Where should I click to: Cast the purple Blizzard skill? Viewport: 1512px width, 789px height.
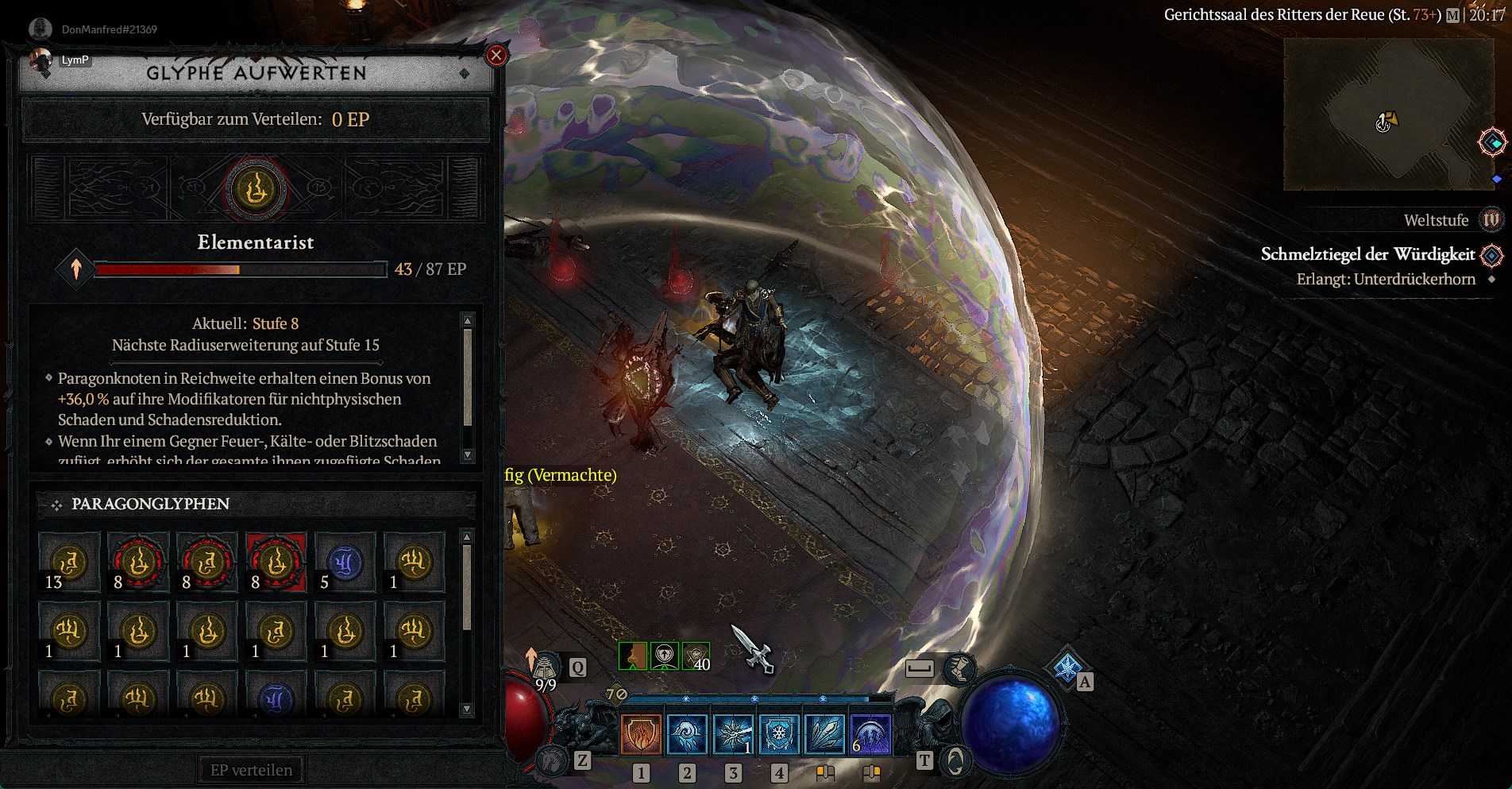tap(871, 734)
